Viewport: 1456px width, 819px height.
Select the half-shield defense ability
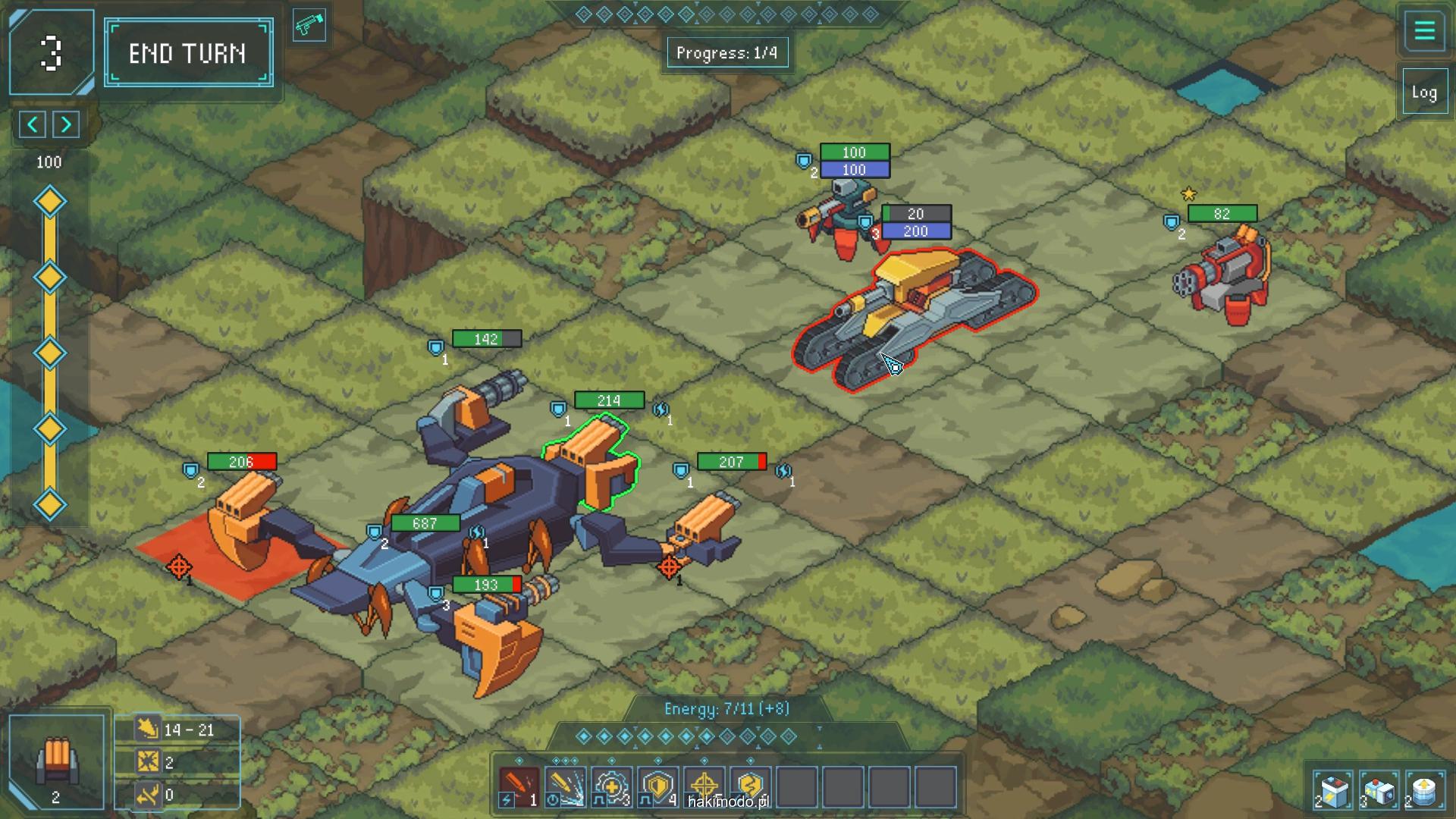tap(657, 786)
